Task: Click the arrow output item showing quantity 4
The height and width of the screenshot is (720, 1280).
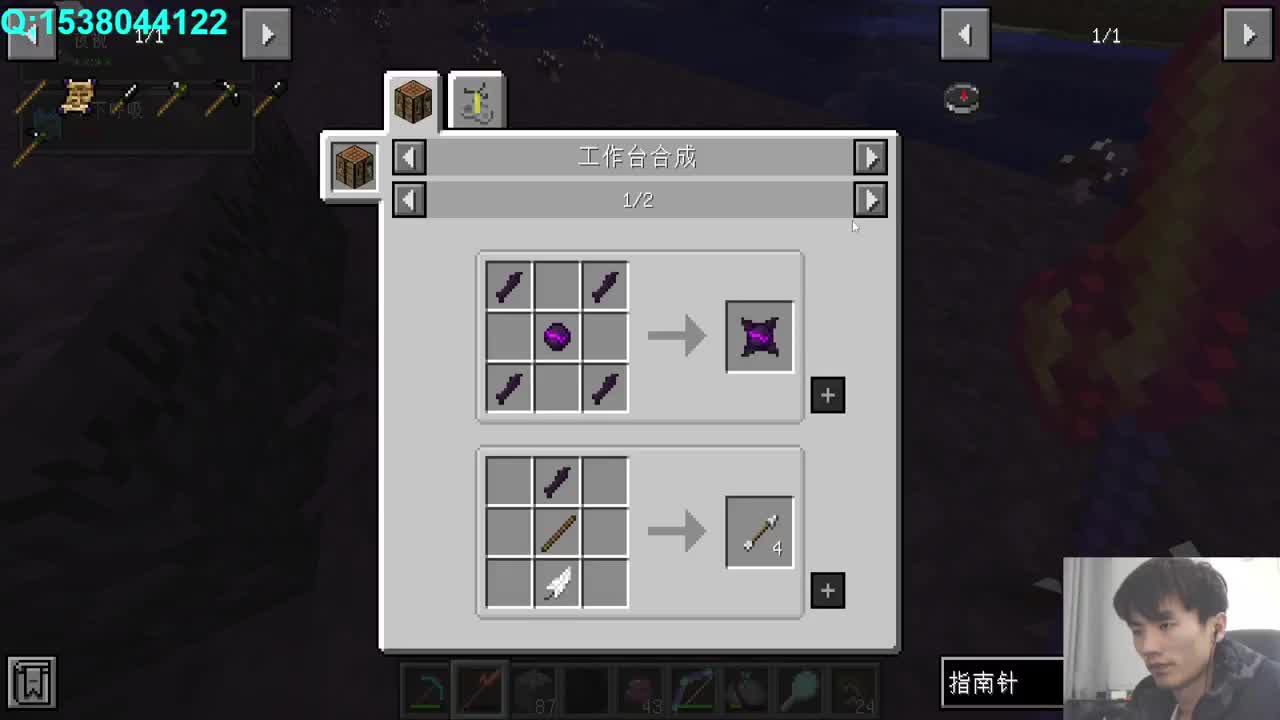Action: (x=759, y=531)
